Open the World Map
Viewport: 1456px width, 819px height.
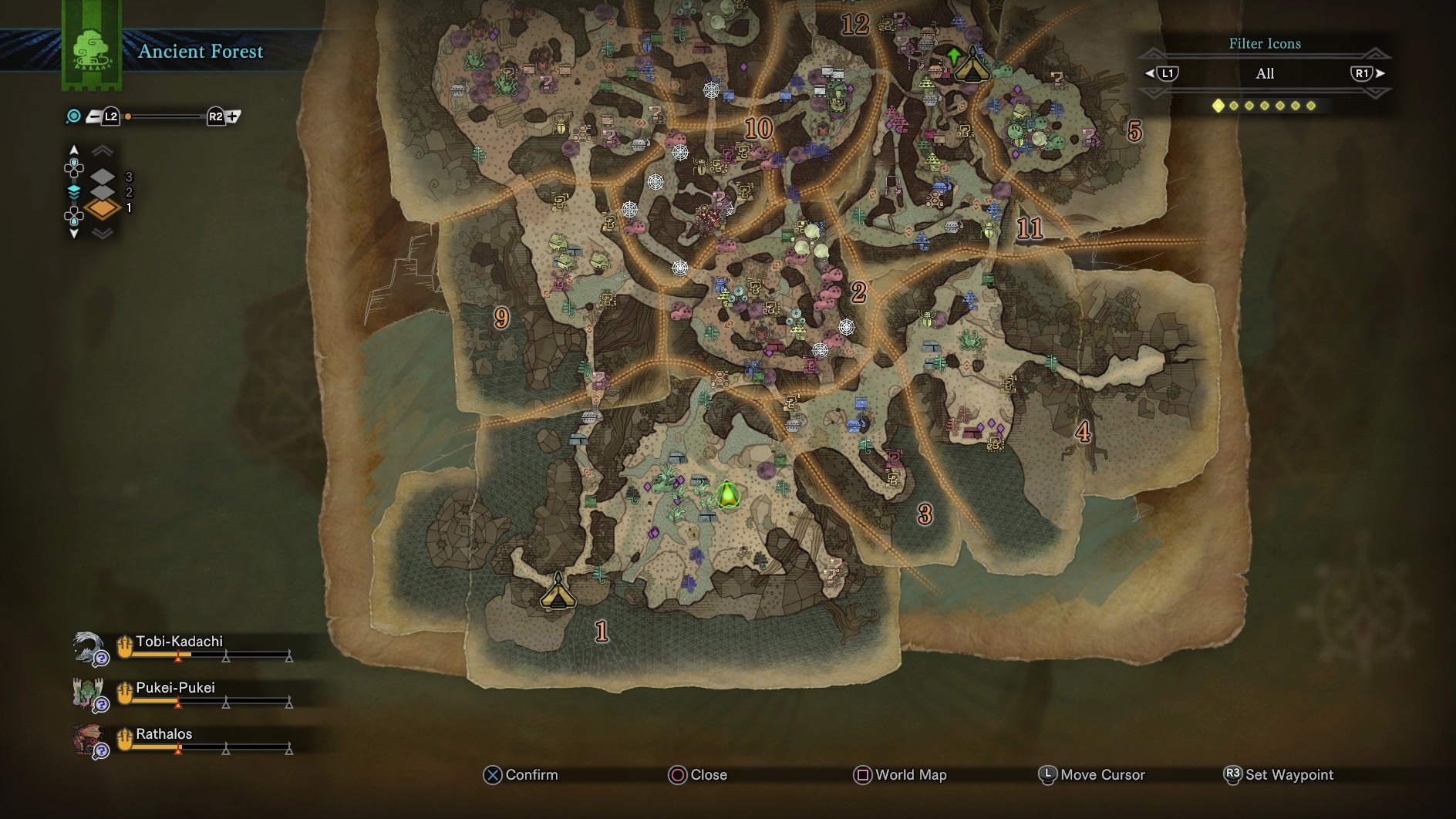(900, 775)
